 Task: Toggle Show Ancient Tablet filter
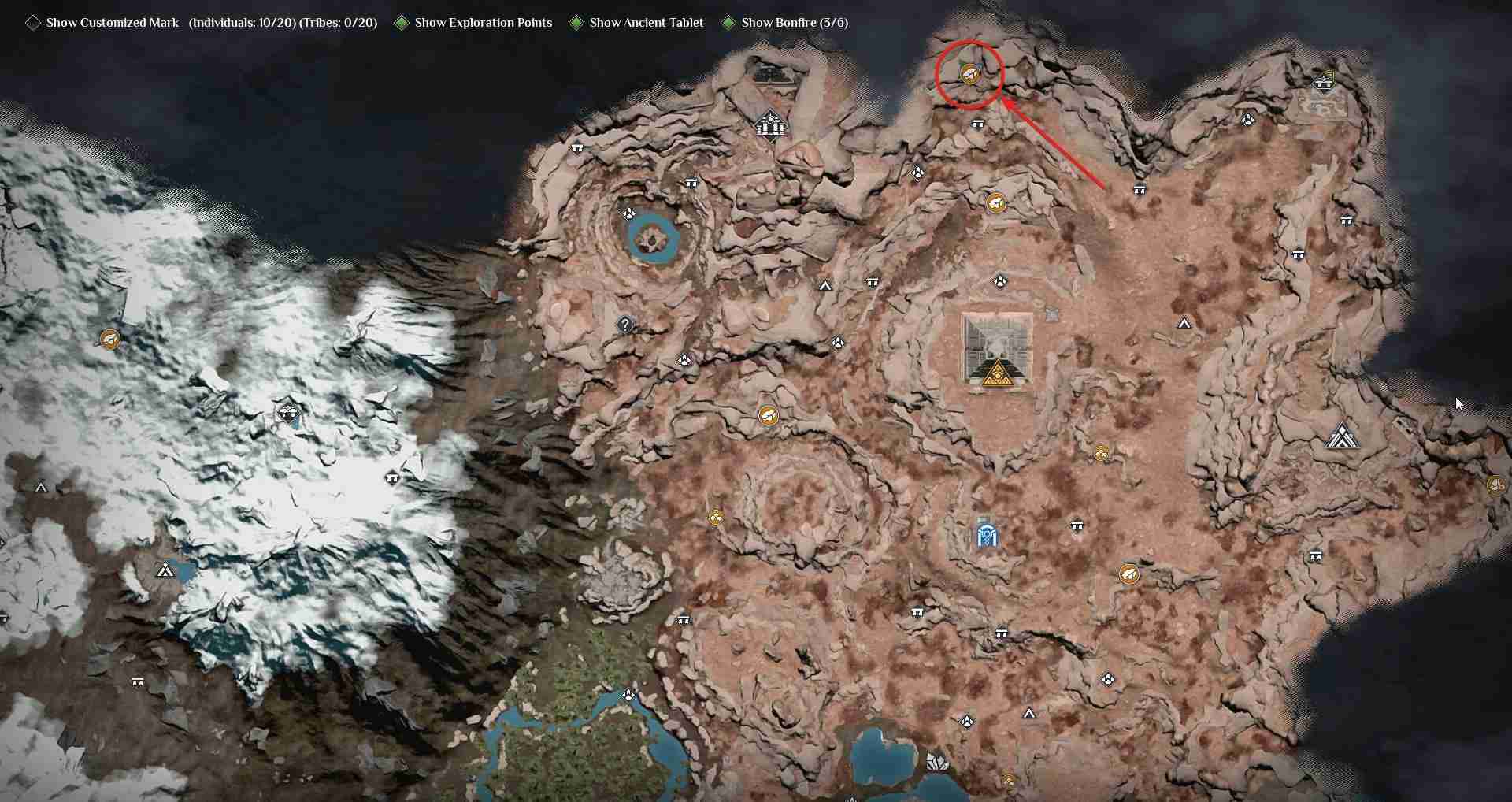[x=576, y=23]
